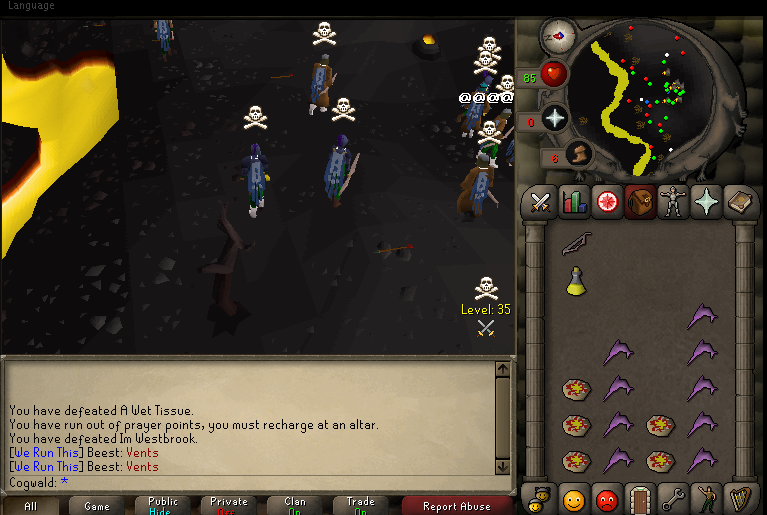The height and width of the screenshot is (515, 767).
Task: Open the Prayer tab
Action: (x=706, y=202)
